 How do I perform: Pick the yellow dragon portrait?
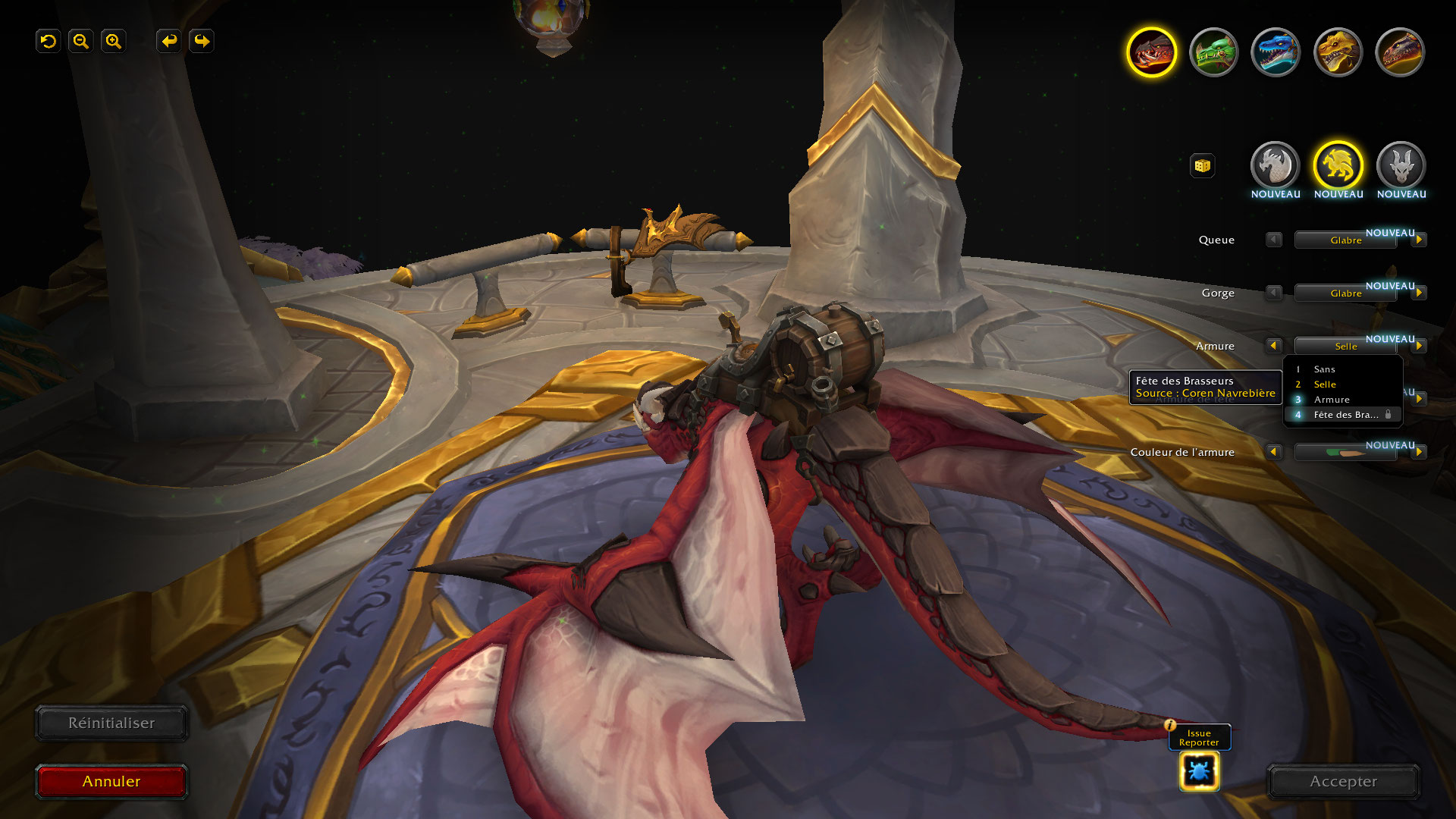(1338, 52)
